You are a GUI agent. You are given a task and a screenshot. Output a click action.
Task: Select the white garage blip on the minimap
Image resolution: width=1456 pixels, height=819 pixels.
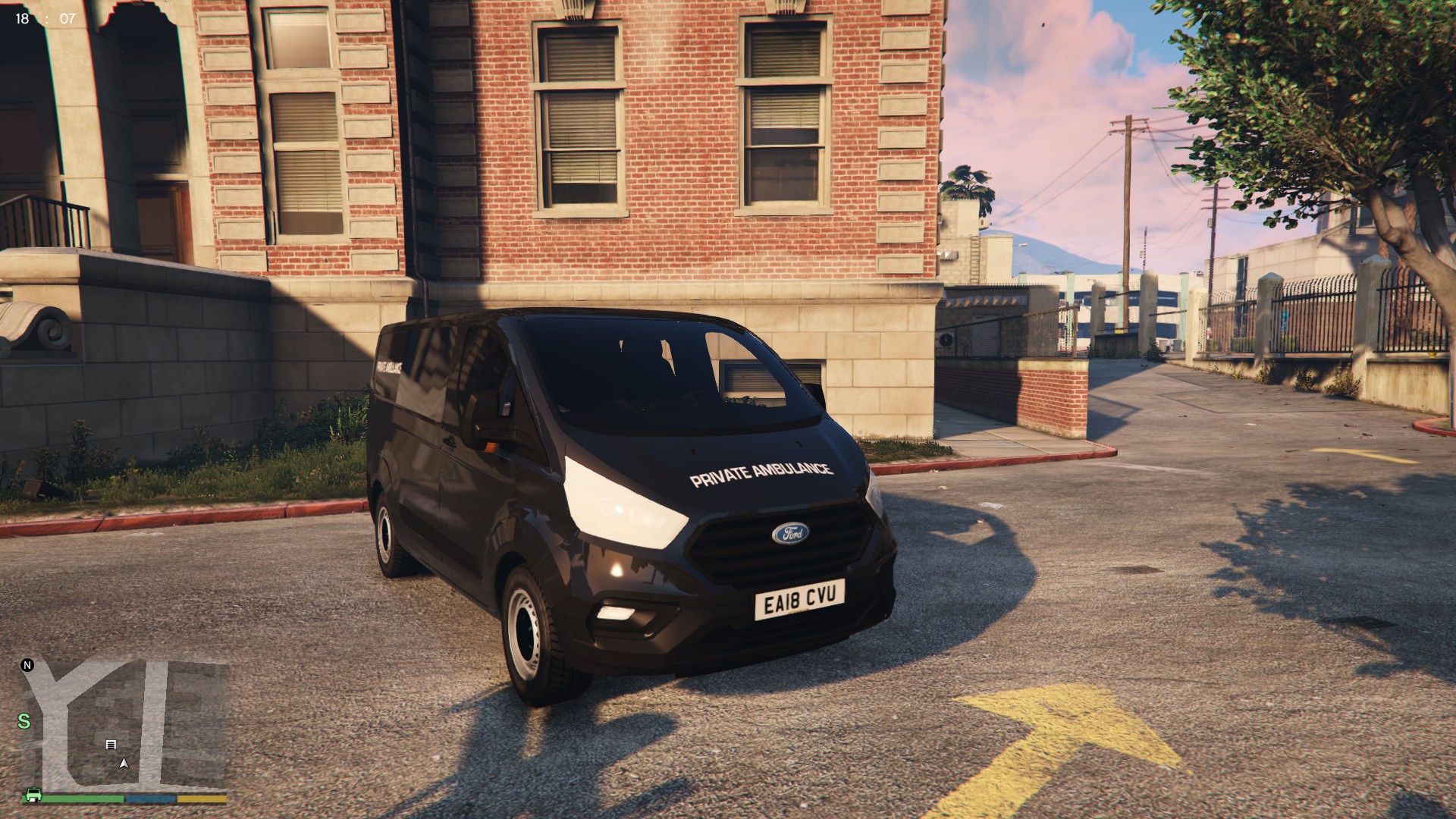[111, 745]
